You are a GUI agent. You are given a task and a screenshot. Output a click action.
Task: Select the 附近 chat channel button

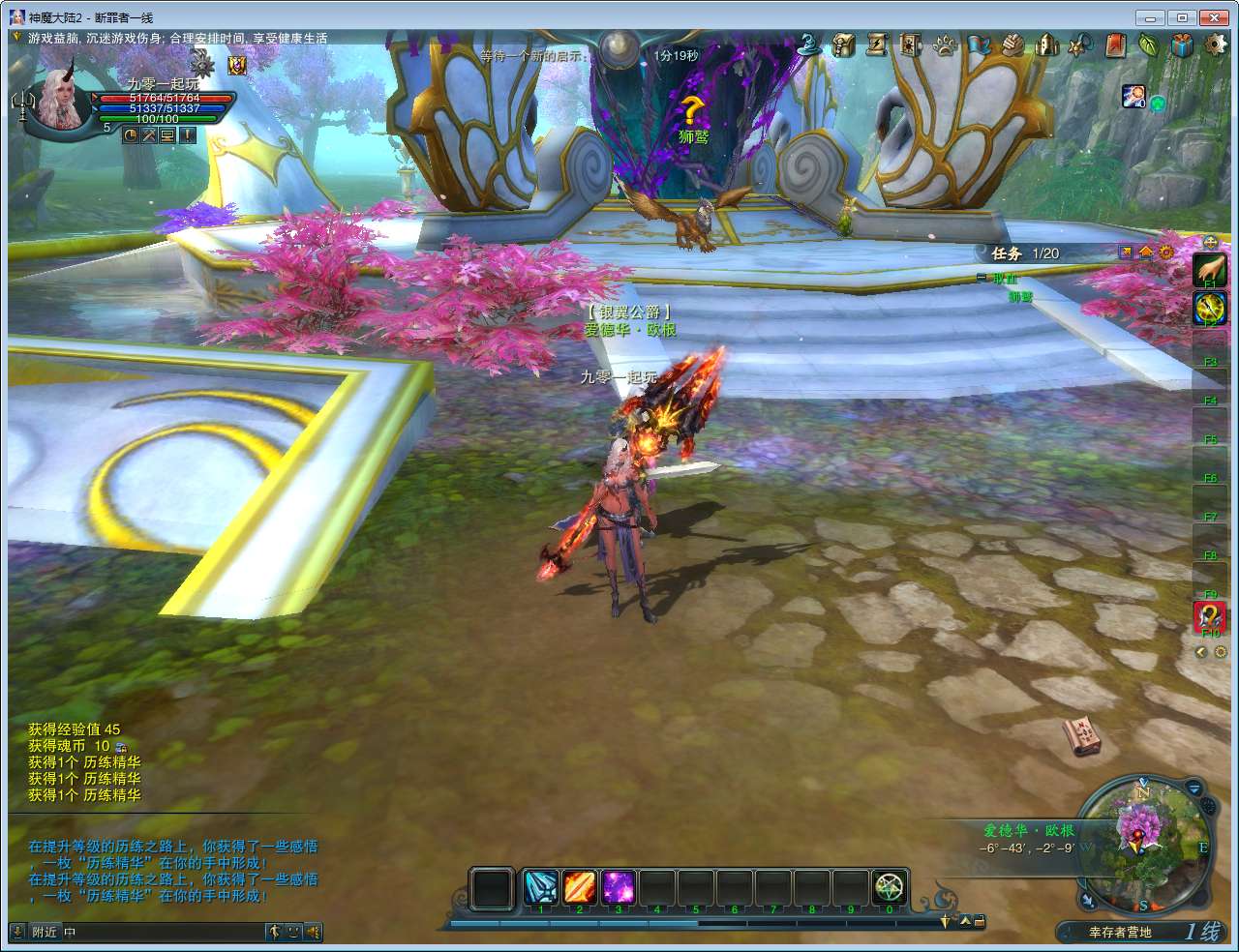45,932
